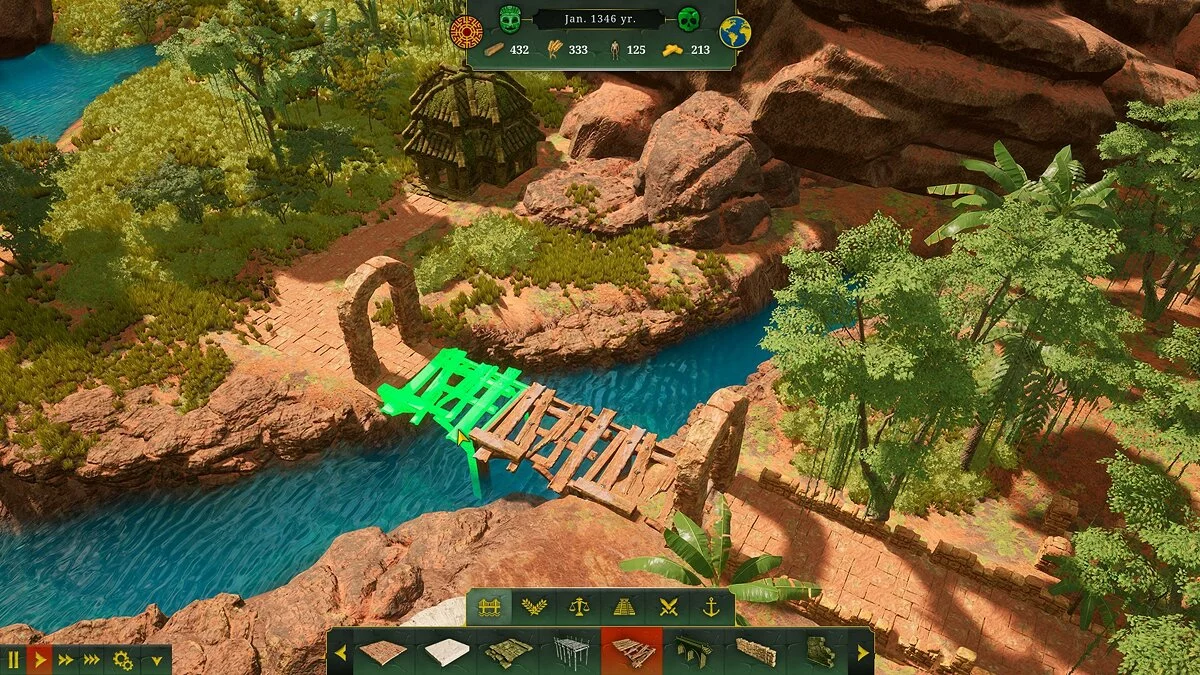Open the bridge infrastructure build tab

point(489,608)
